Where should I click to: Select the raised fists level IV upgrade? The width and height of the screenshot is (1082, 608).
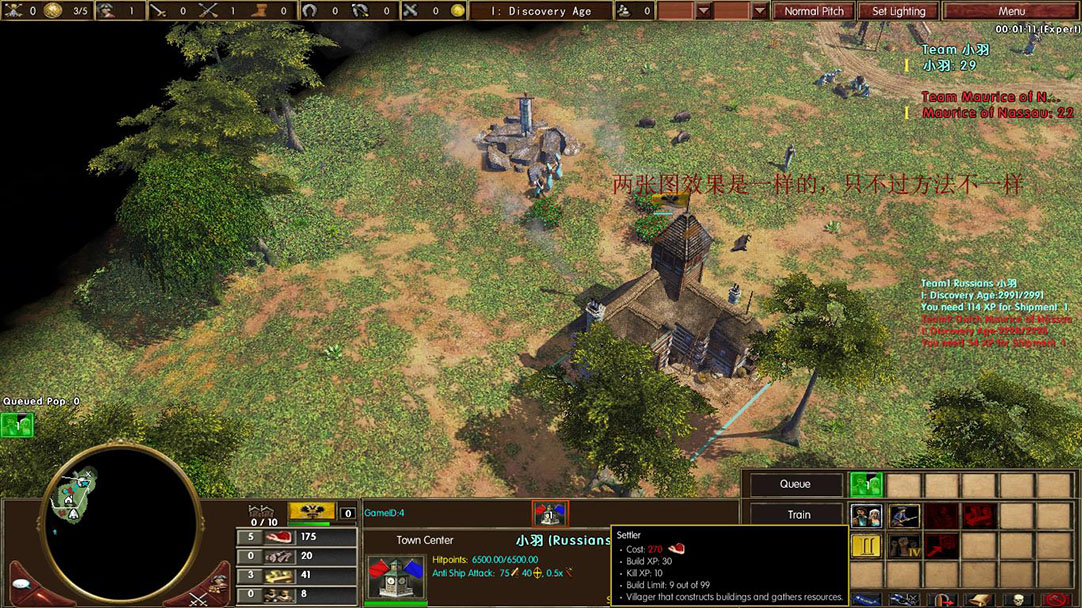(904, 546)
